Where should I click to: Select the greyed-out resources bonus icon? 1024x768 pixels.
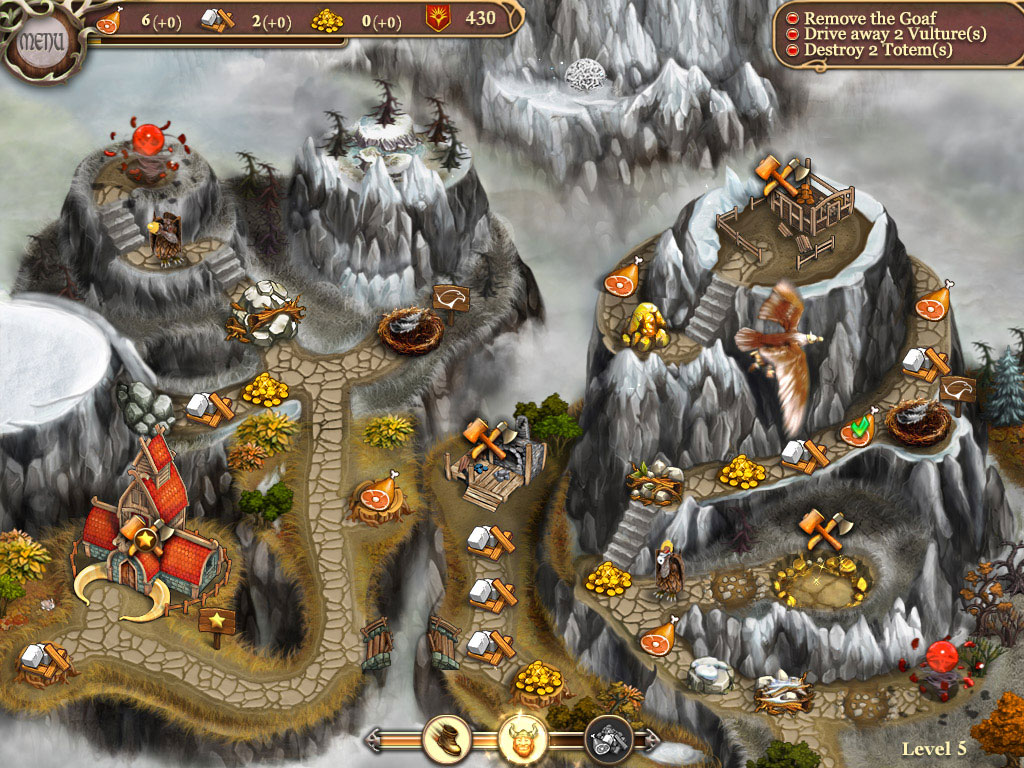[607, 739]
